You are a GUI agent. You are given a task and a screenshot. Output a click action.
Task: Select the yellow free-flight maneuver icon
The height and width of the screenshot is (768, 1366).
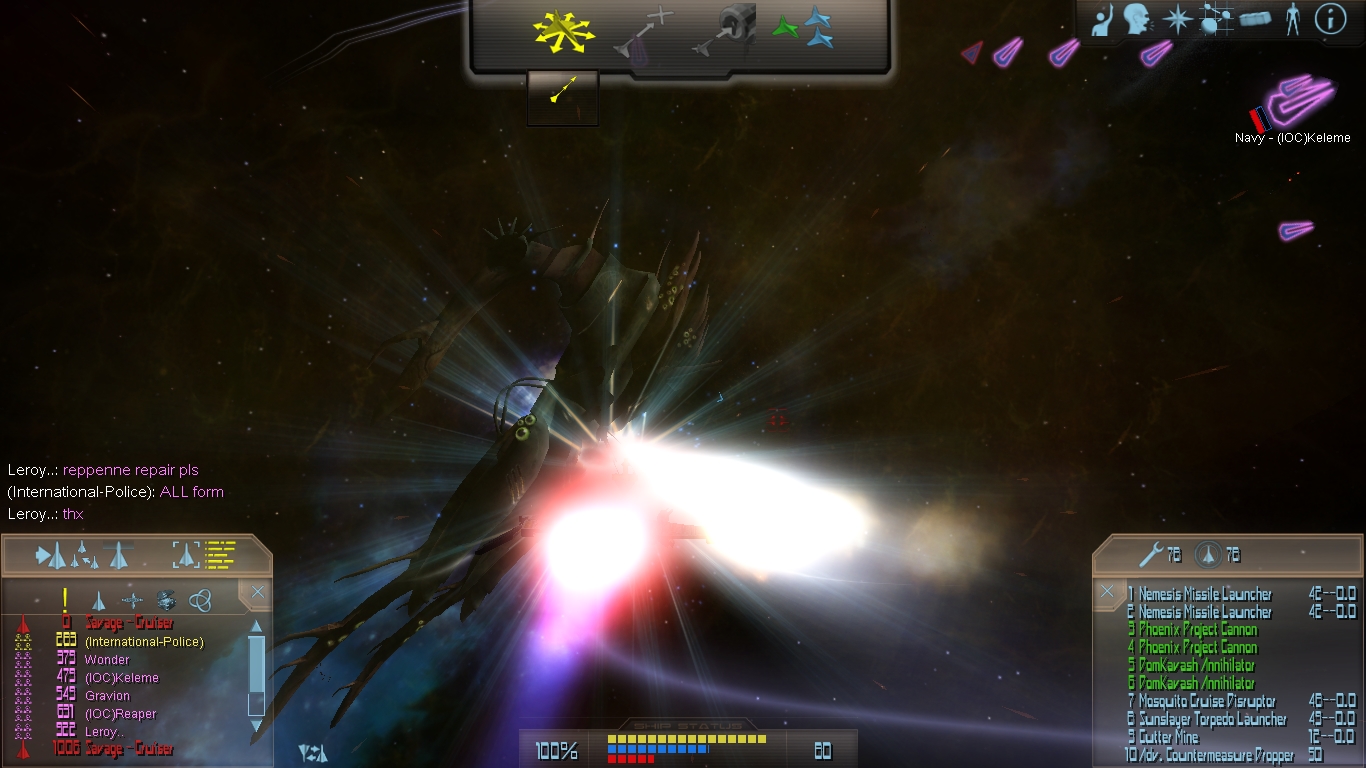tap(563, 32)
